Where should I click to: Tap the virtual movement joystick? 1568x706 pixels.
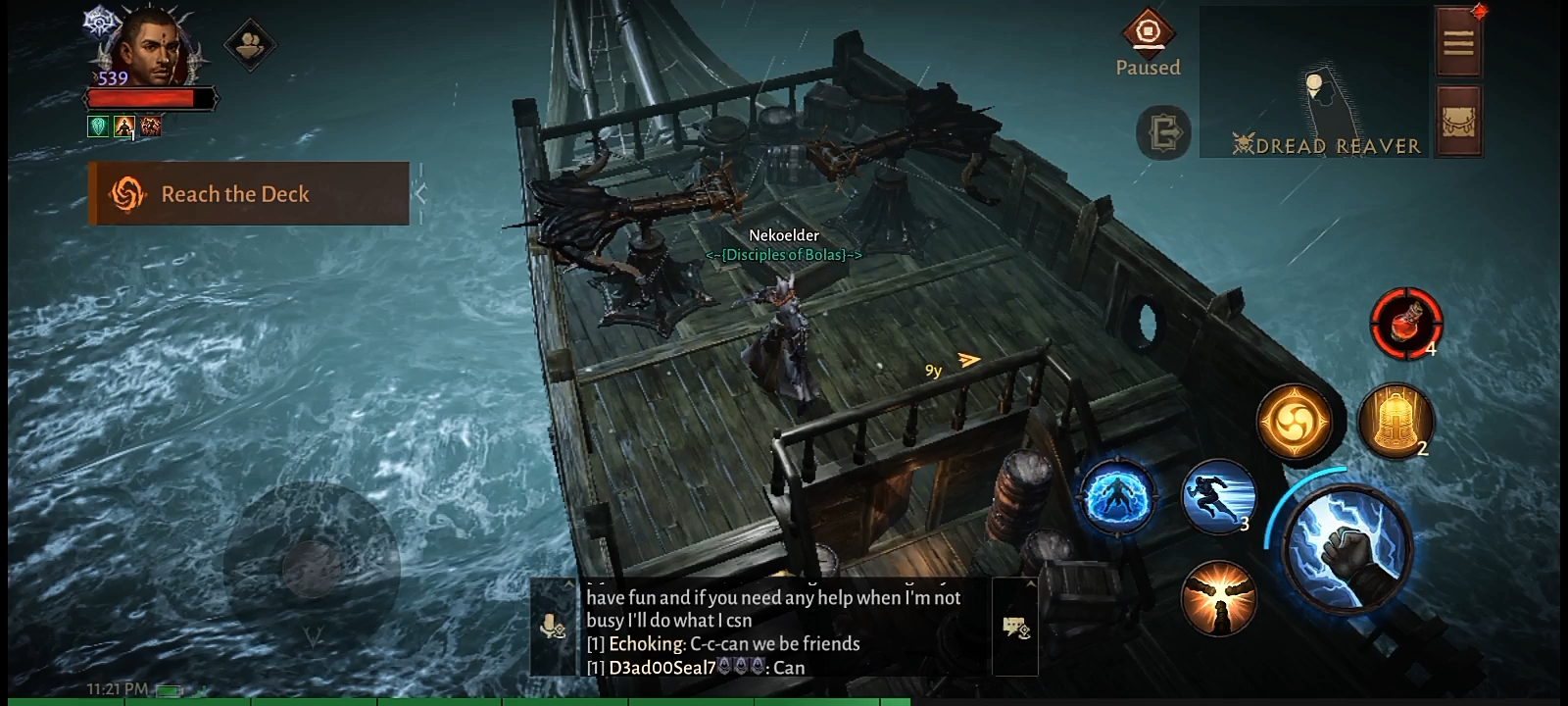click(312, 566)
